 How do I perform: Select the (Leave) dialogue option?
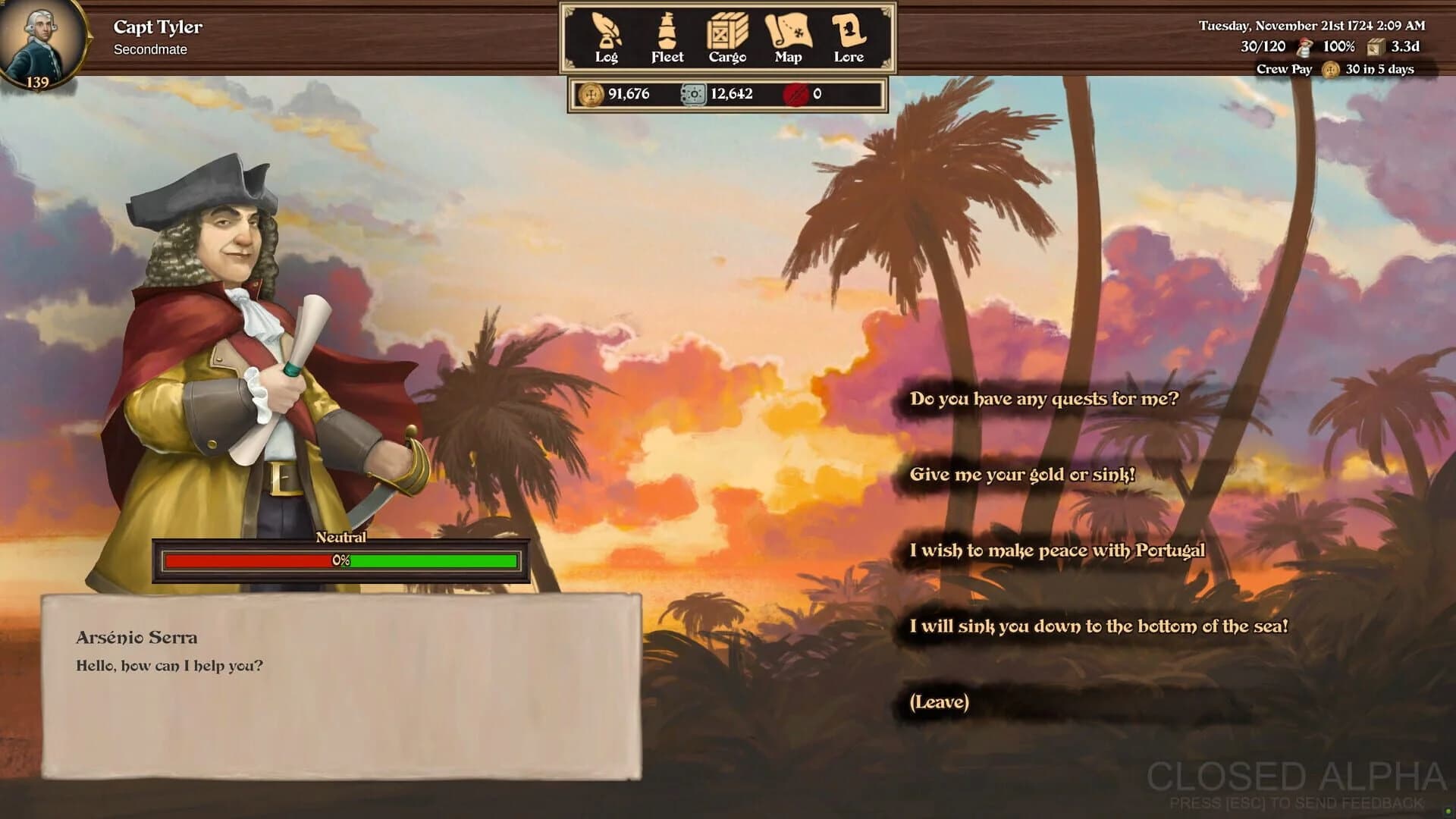coord(940,703)
